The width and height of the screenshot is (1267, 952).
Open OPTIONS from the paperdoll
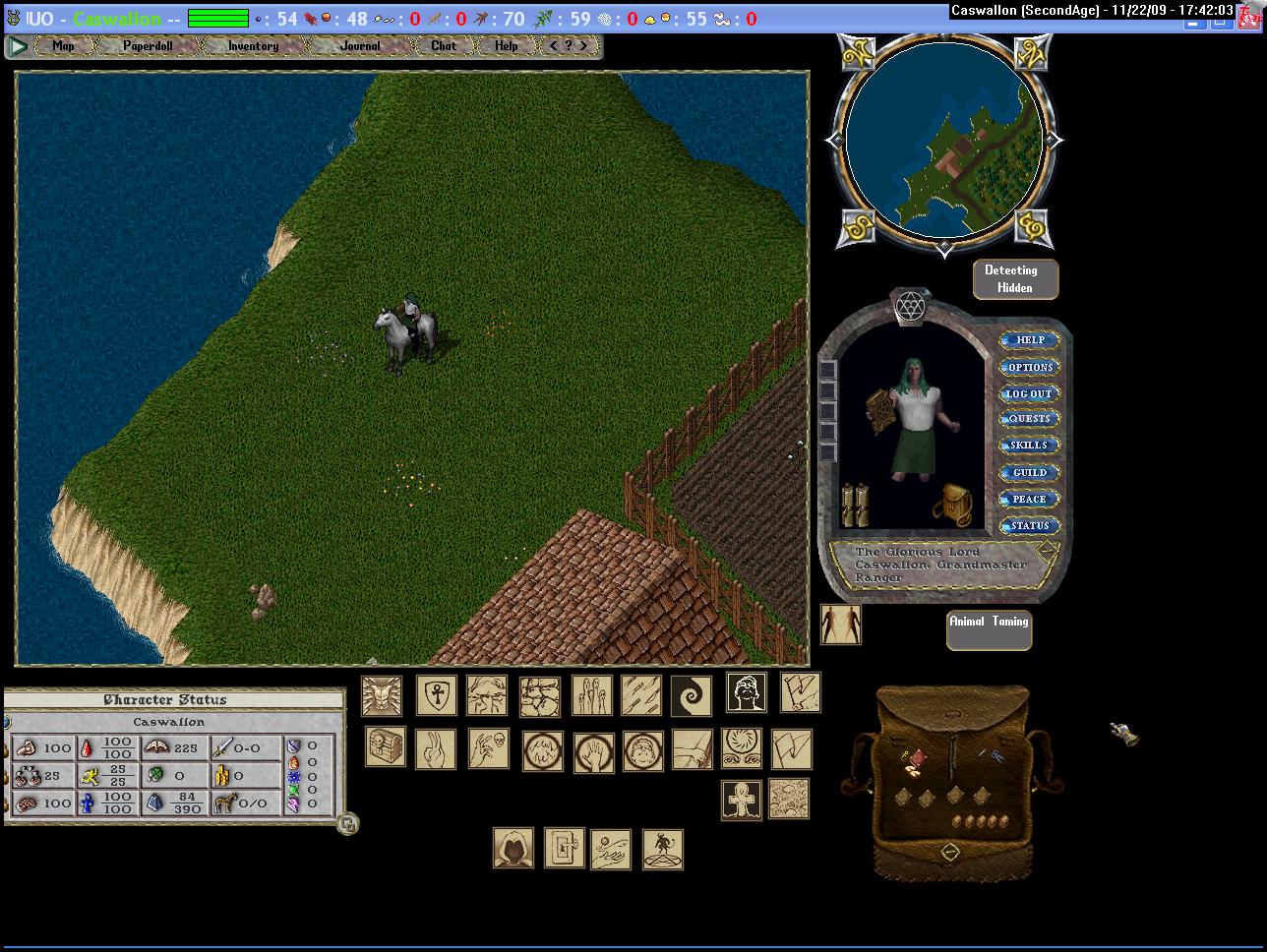click(x=1030, y=367)
